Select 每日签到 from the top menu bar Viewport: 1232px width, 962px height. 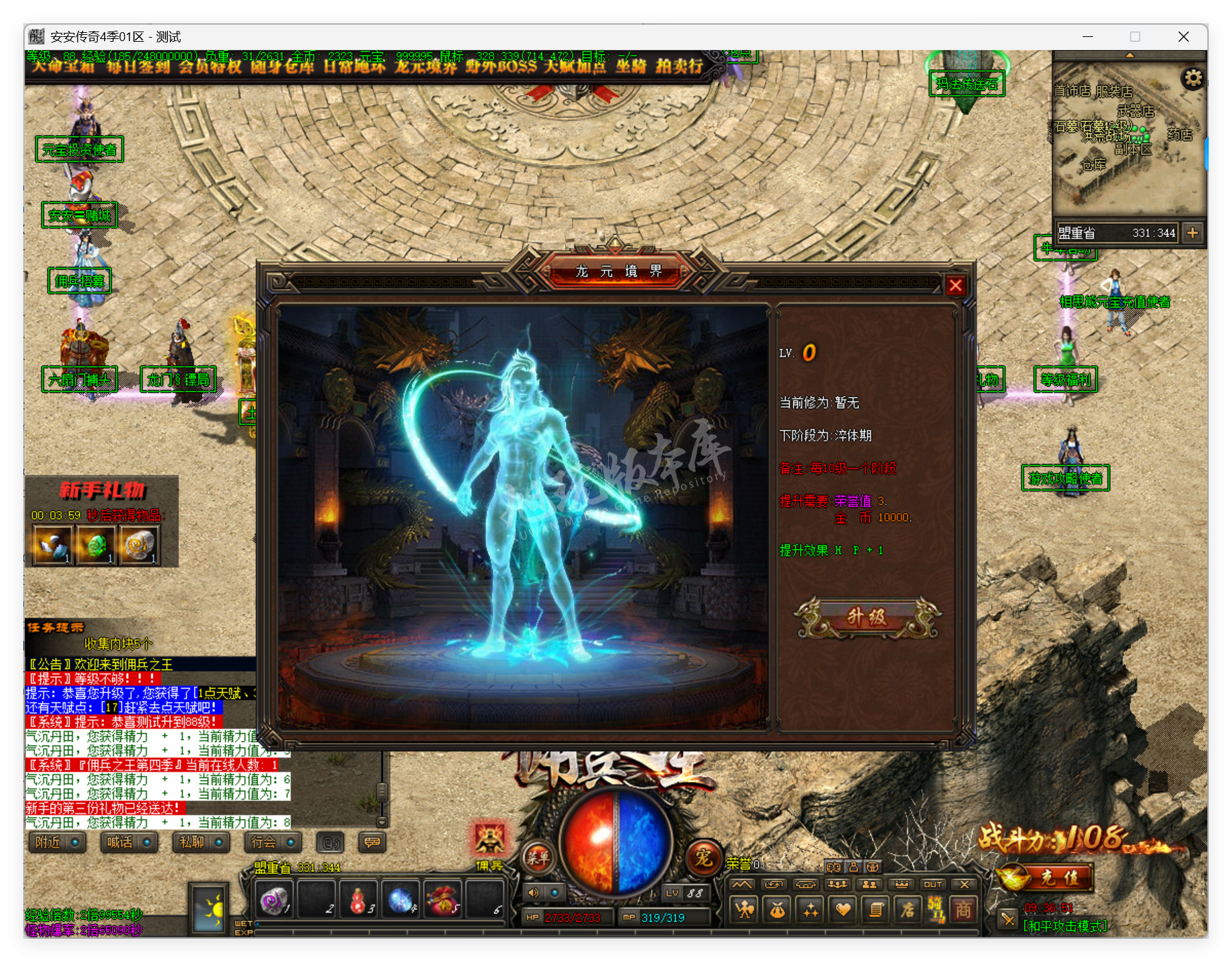[140, 68]
